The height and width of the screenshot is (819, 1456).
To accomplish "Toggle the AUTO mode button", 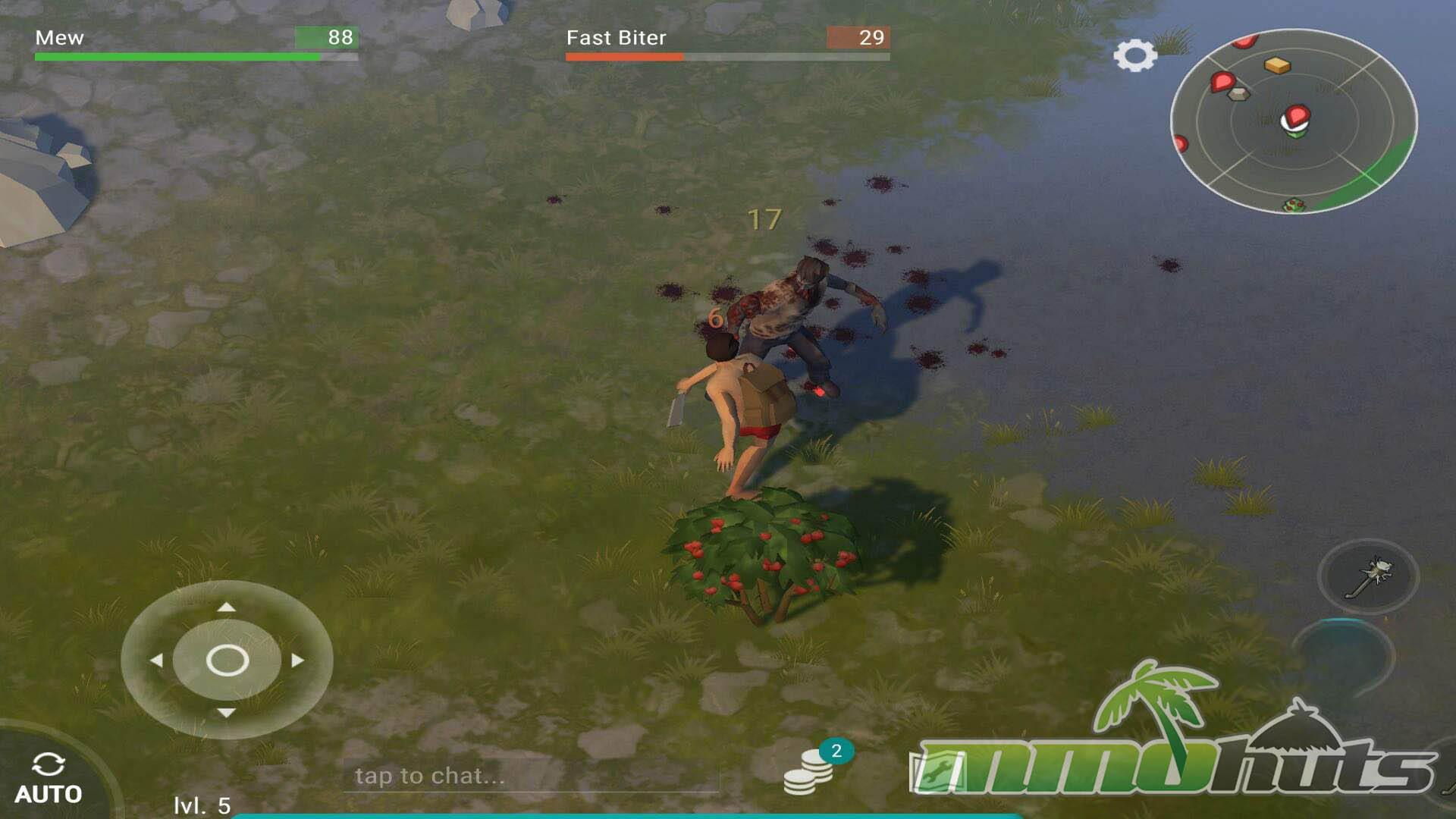I will (48, 779).
